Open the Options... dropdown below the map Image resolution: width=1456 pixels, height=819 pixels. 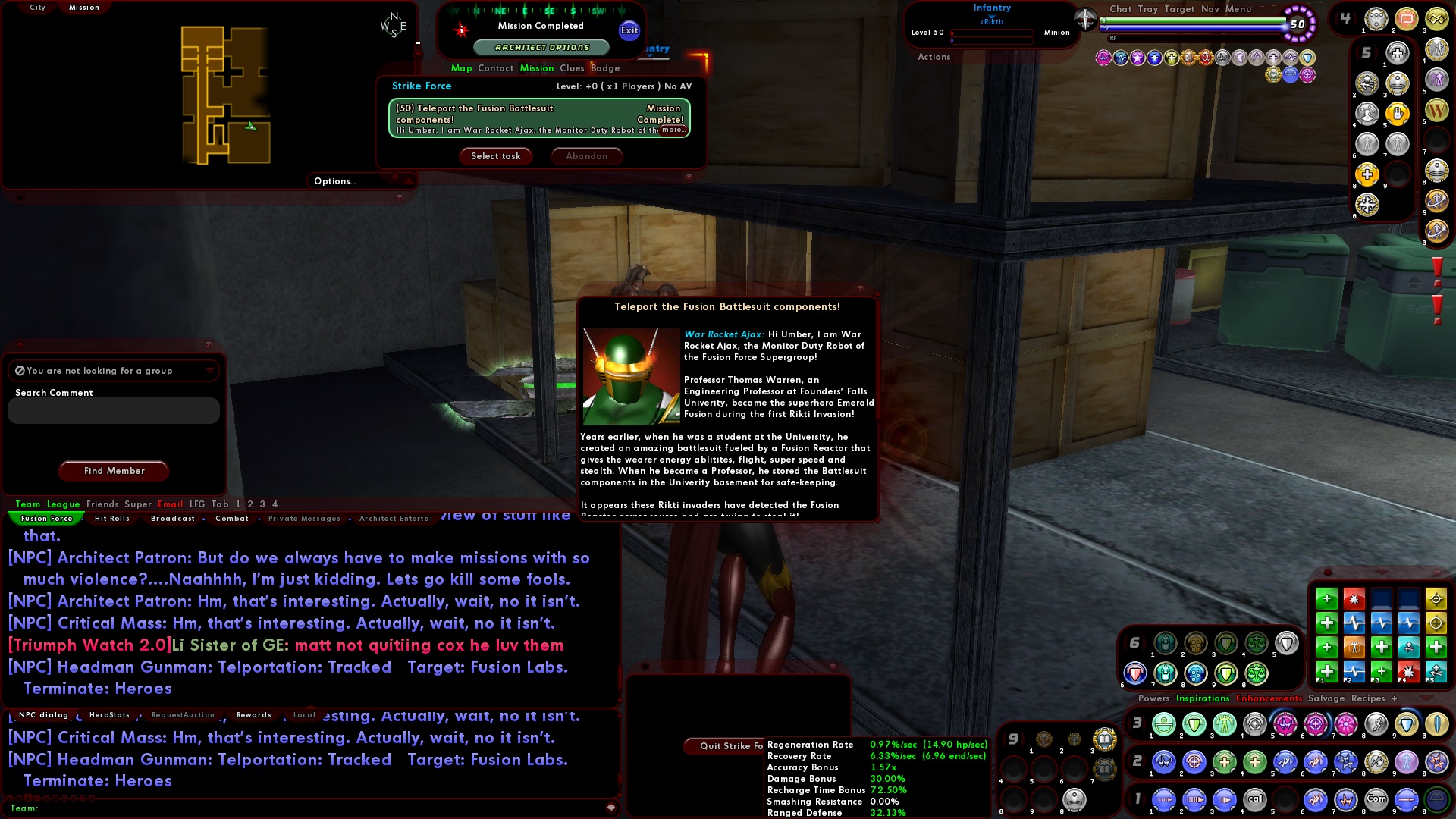pyautogui.click(x=336, y=180)
